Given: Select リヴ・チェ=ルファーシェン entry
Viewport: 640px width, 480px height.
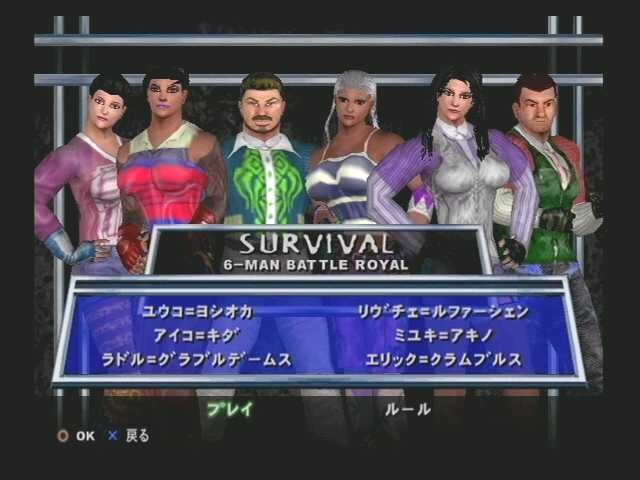Looking at the screenshot, I should click(442, 312).
